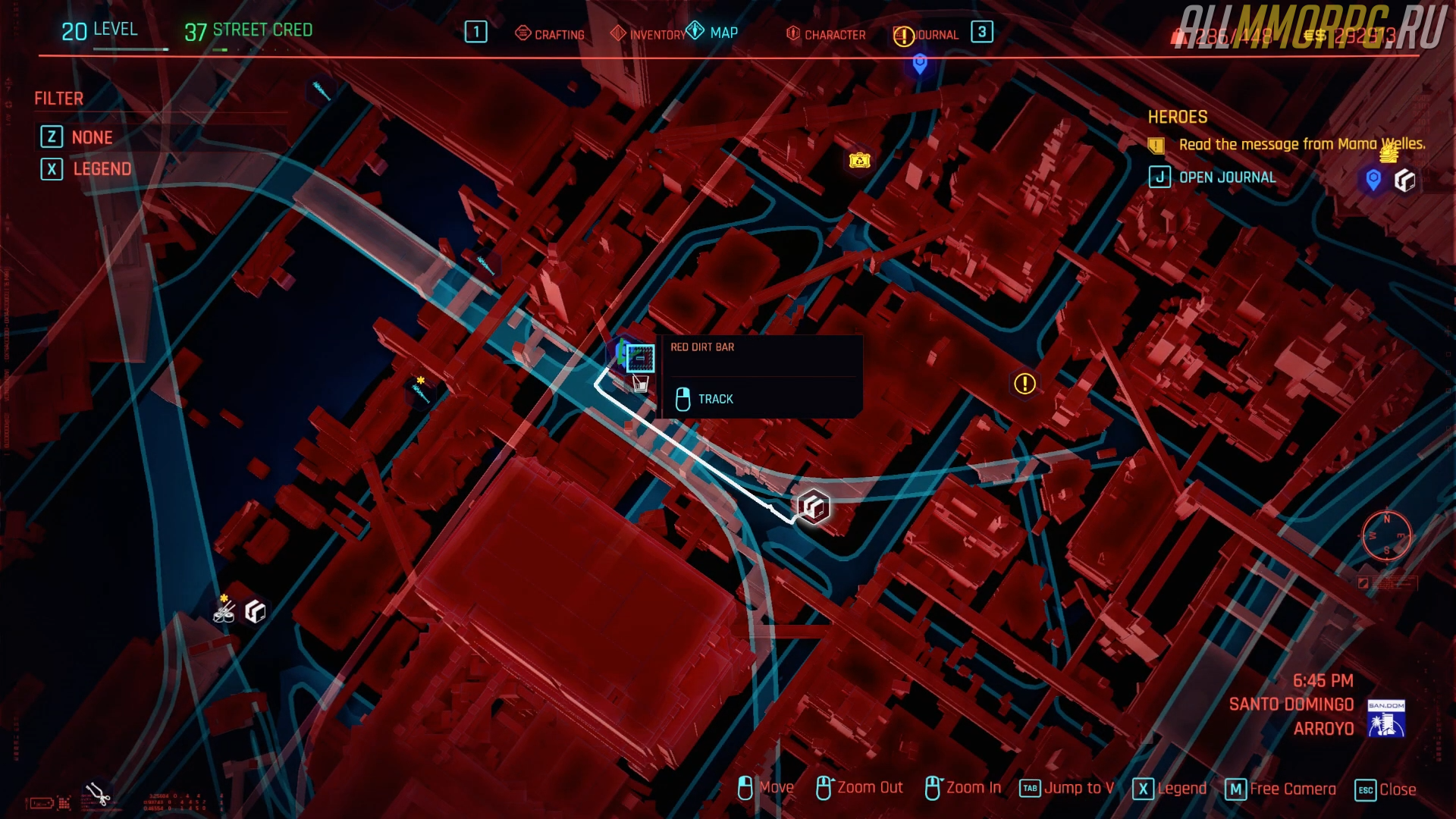Viewport: 1456px width, 819px height.
Task: Switch to the Inventory tab
Action: [x=649, y=34]
